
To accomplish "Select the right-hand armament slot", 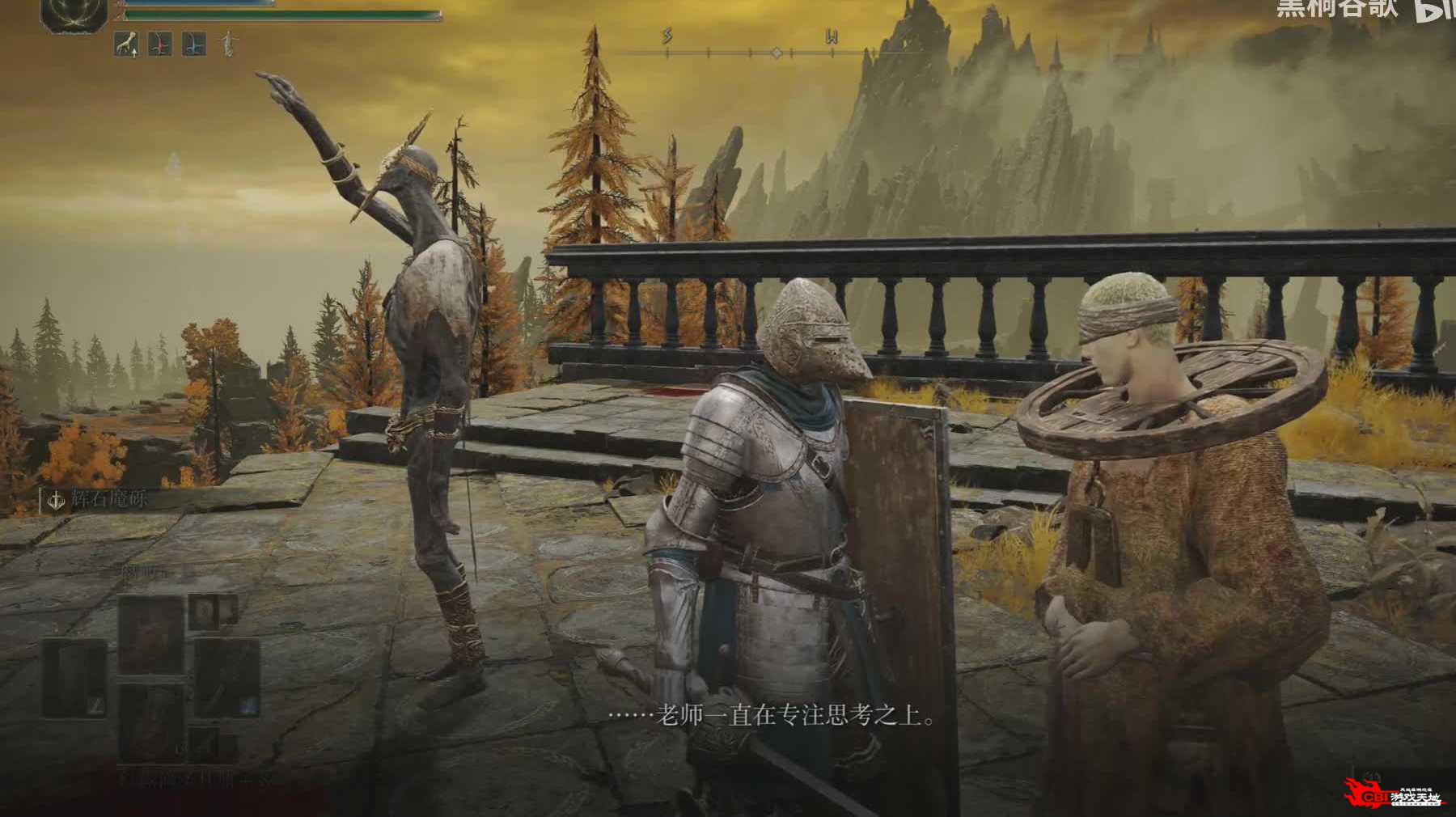I will coord(226,678).
